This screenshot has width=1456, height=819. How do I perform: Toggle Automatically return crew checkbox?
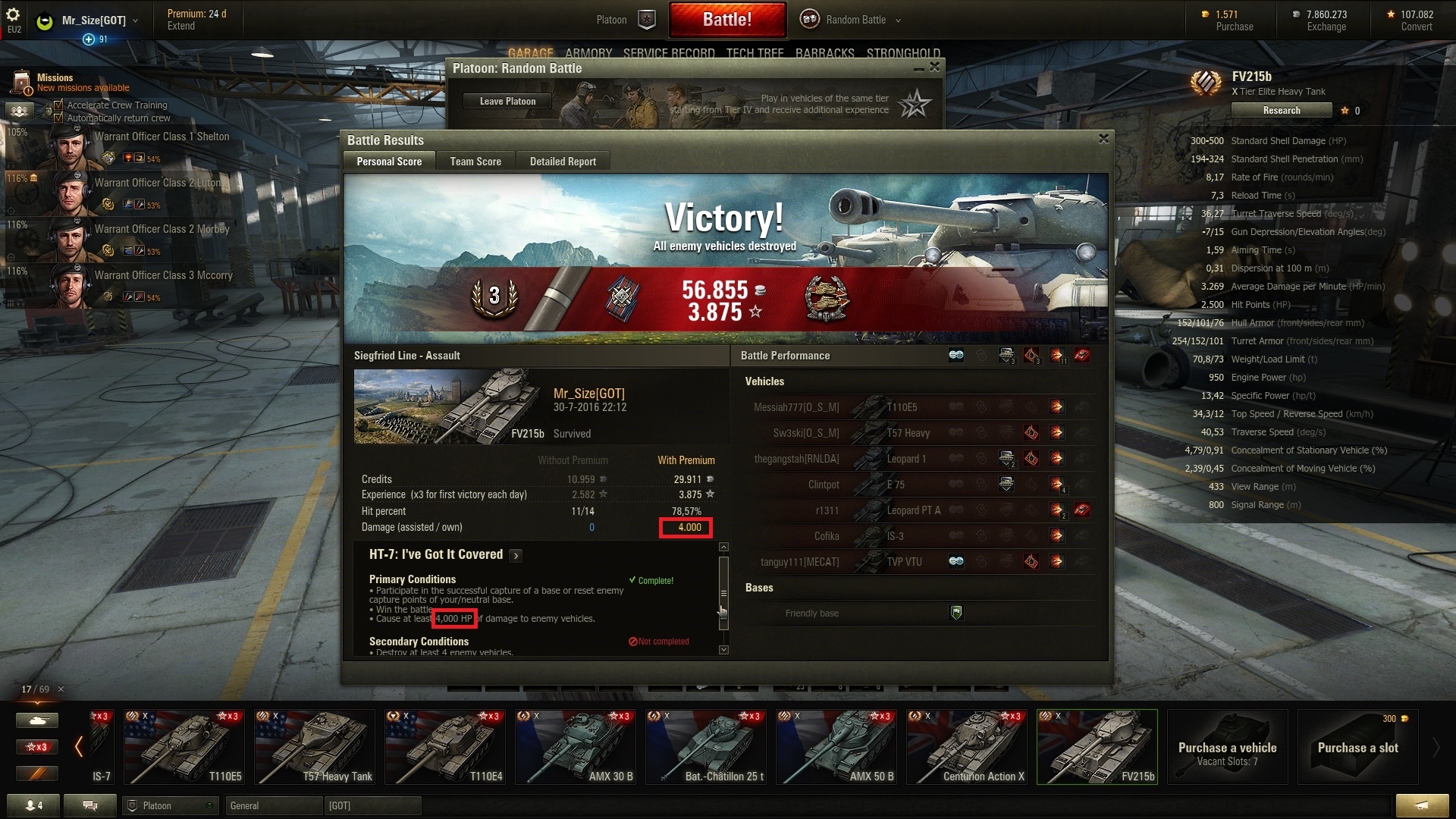58,118
